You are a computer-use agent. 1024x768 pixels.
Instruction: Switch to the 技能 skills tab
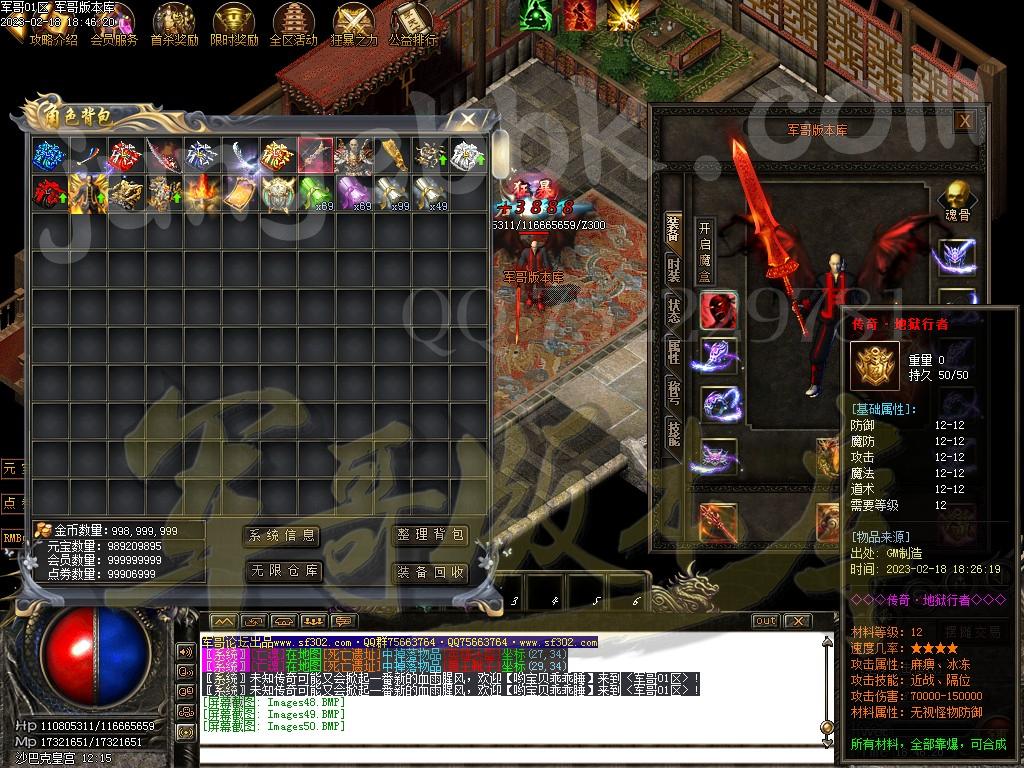[x=674, y=432]
